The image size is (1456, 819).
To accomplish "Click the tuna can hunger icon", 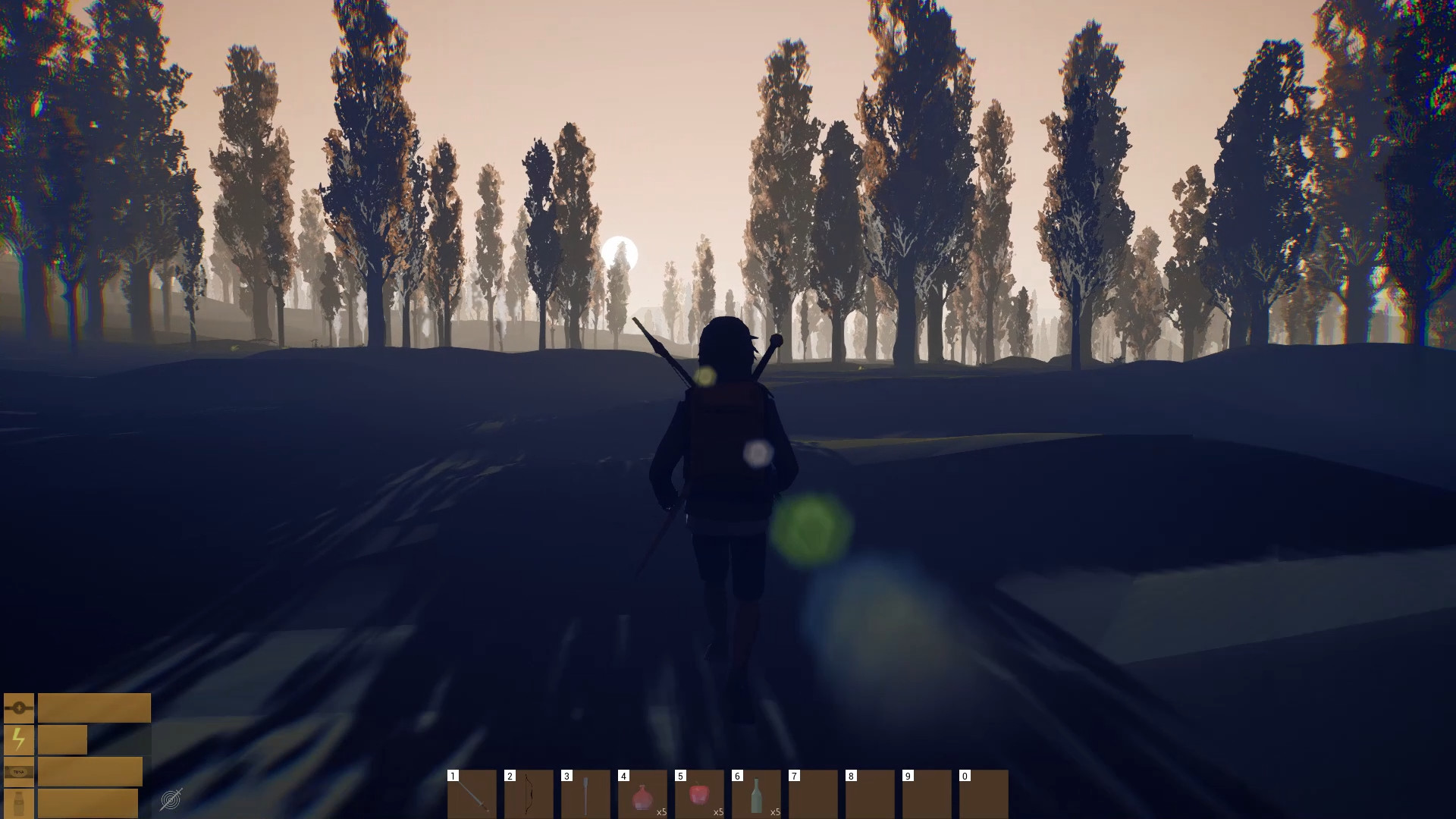I will tap(19, 772).
